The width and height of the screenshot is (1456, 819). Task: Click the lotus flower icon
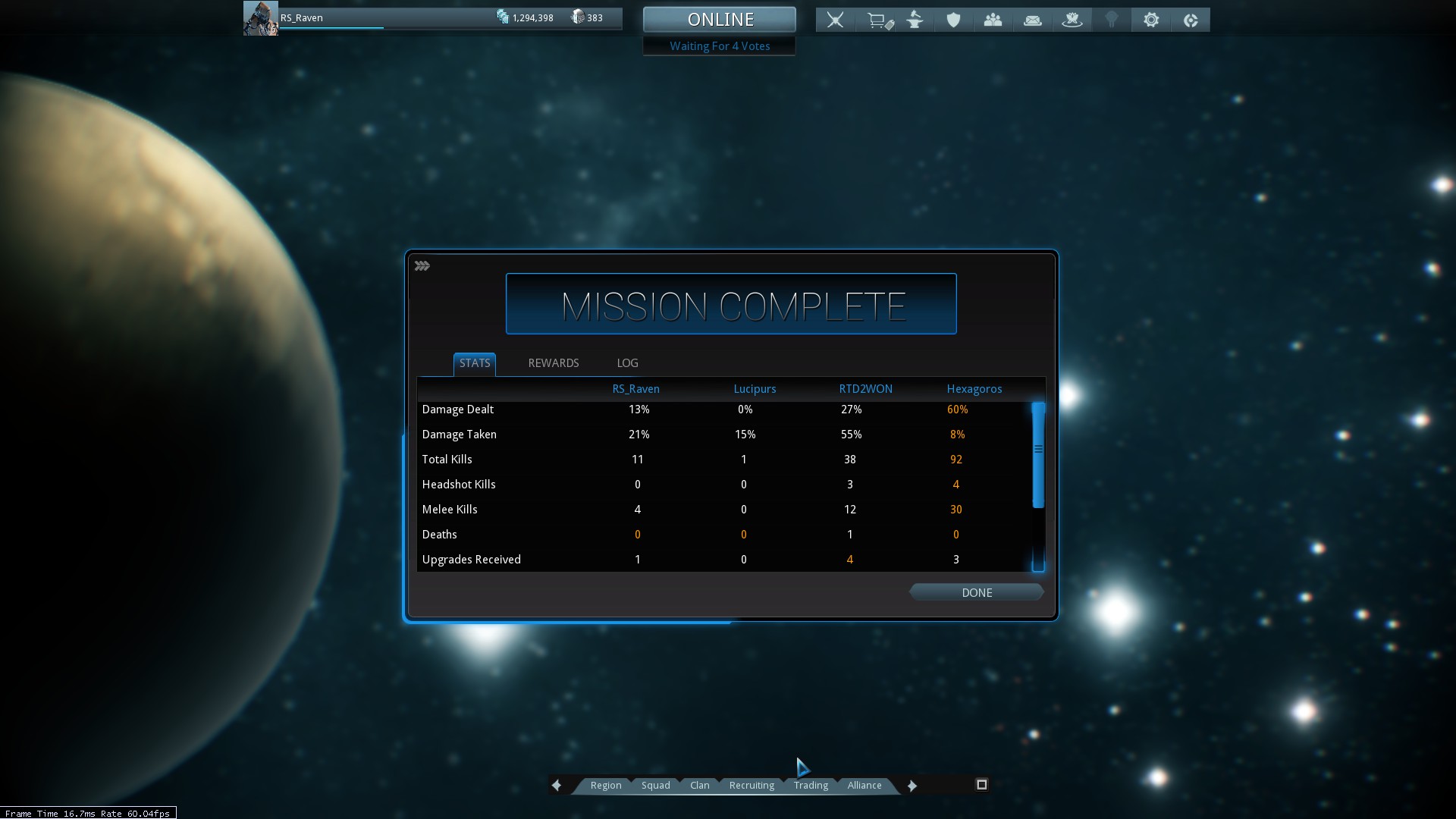pyautogui.click(x=1072, y=20)
